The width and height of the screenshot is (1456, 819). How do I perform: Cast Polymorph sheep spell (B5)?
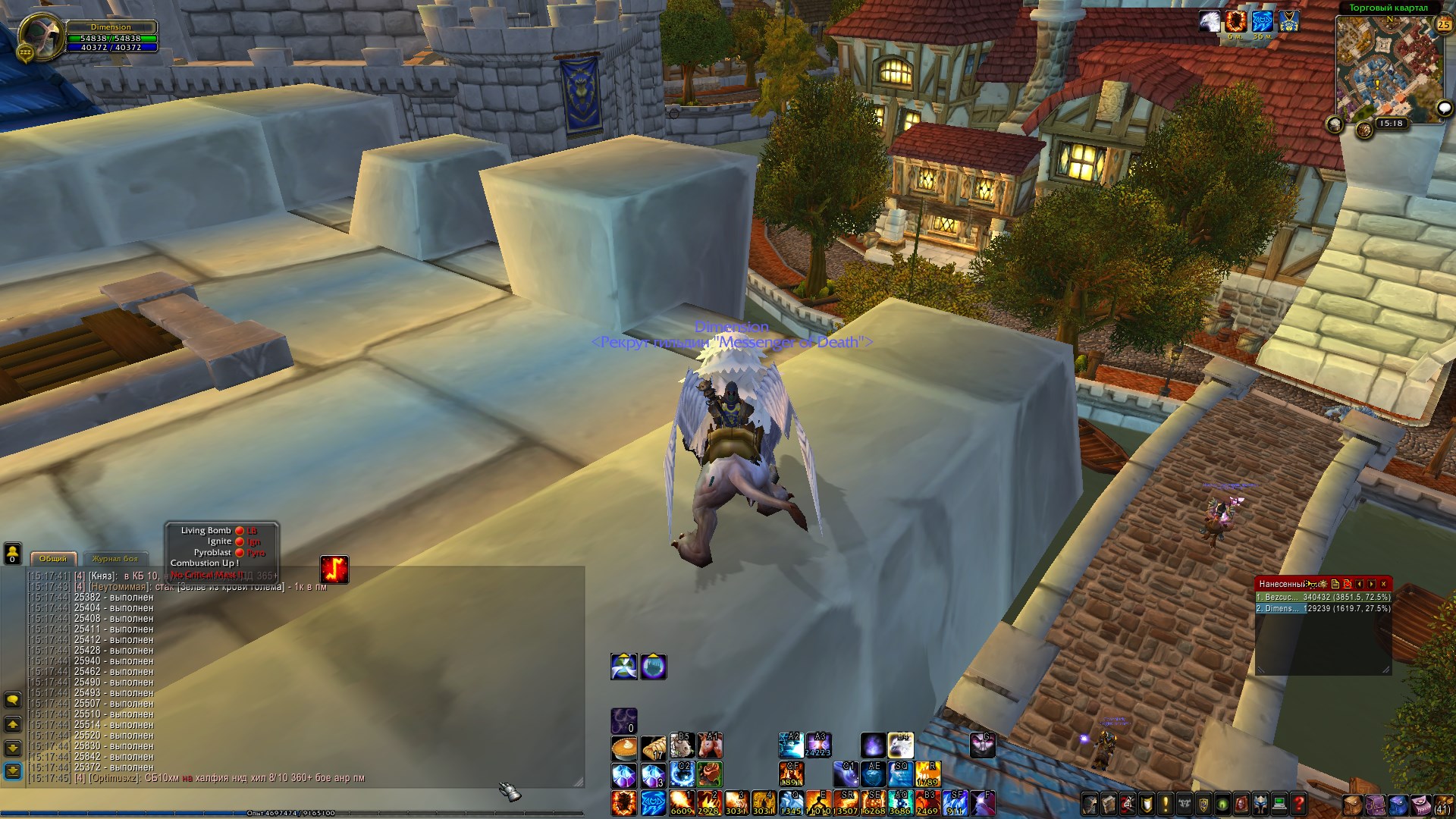pyautogui.click(x=682, y=746)
